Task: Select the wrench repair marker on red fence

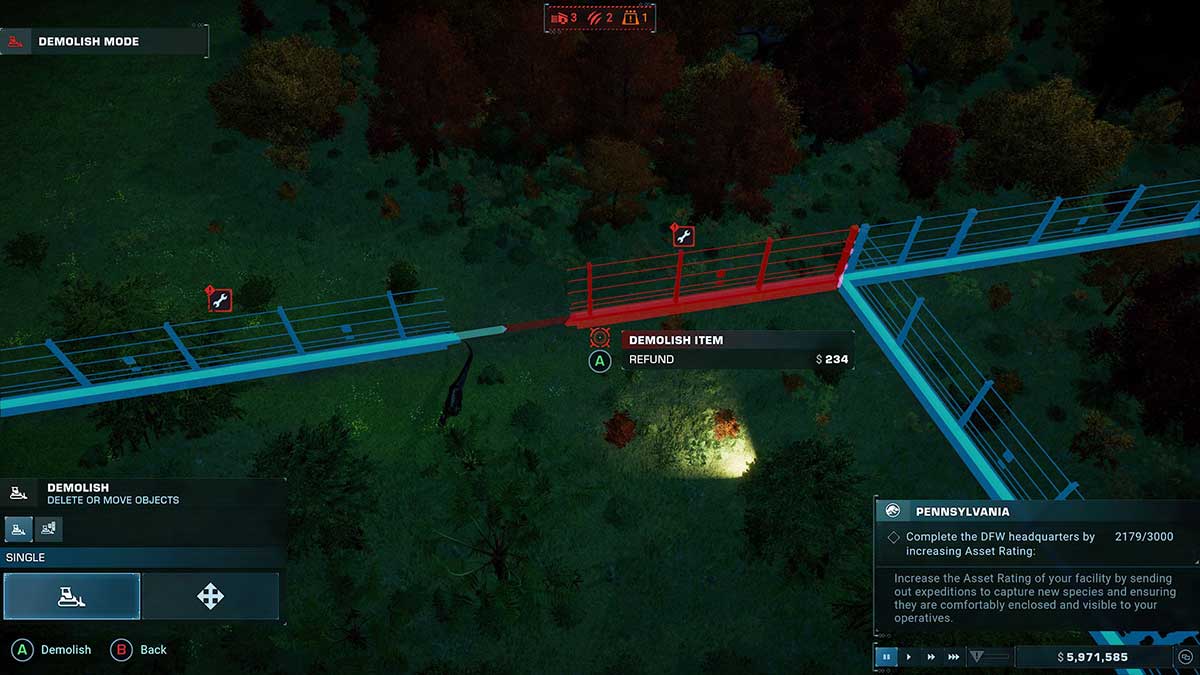Action: click(x=684, y=237)
